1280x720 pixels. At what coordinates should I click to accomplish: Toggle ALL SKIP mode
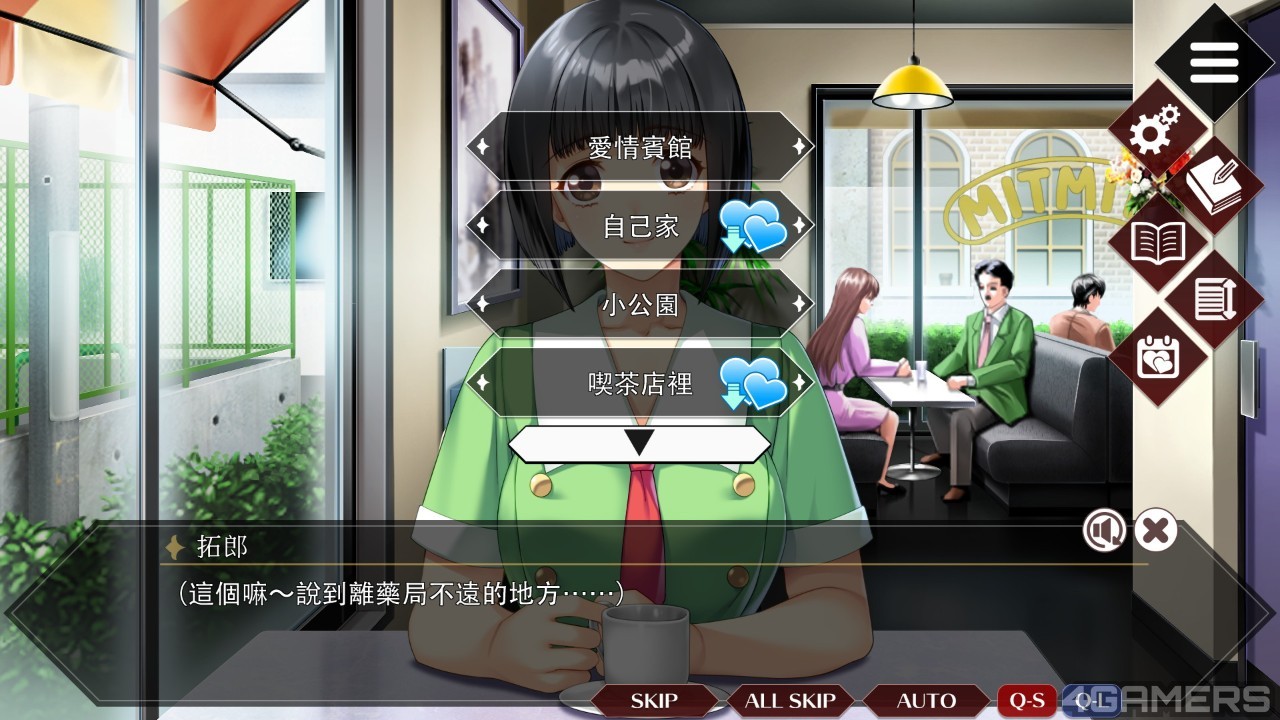click(x=787, y=699)
